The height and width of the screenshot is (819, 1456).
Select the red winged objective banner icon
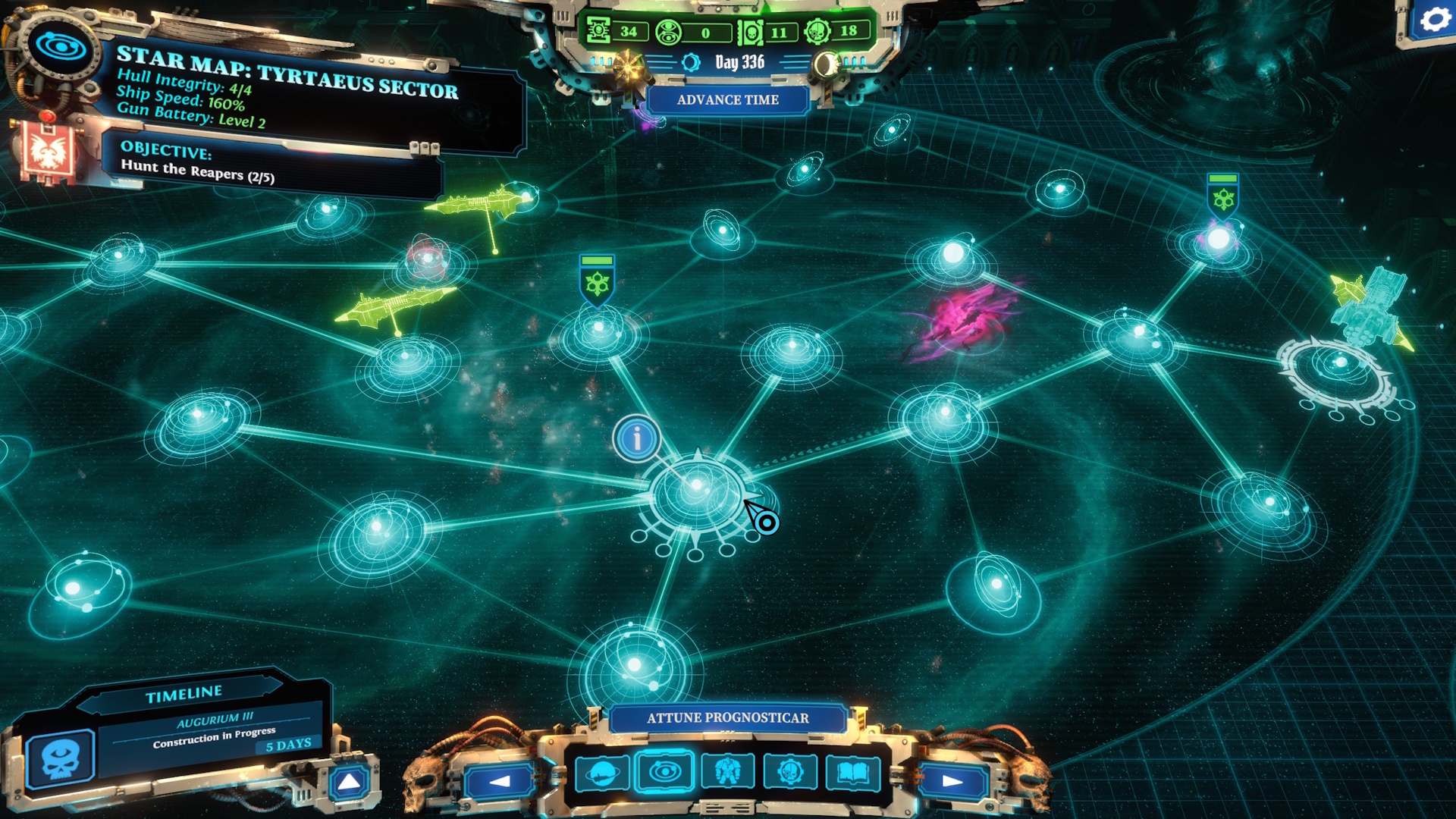[x=49, y=152]
